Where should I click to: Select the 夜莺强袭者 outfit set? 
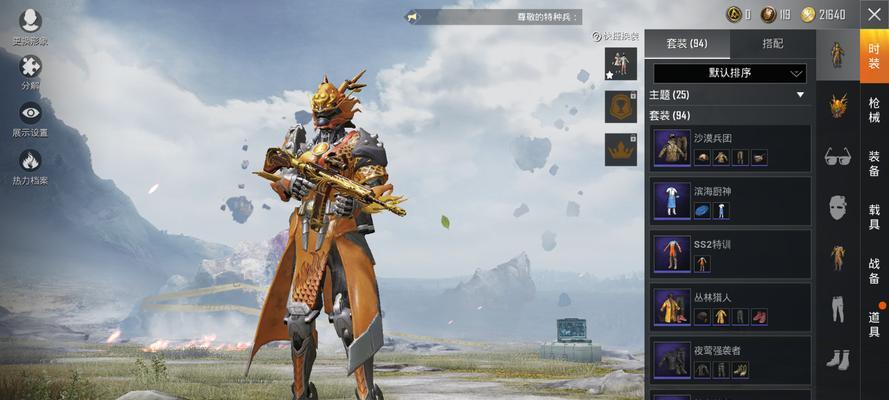[x=730, y=360]
